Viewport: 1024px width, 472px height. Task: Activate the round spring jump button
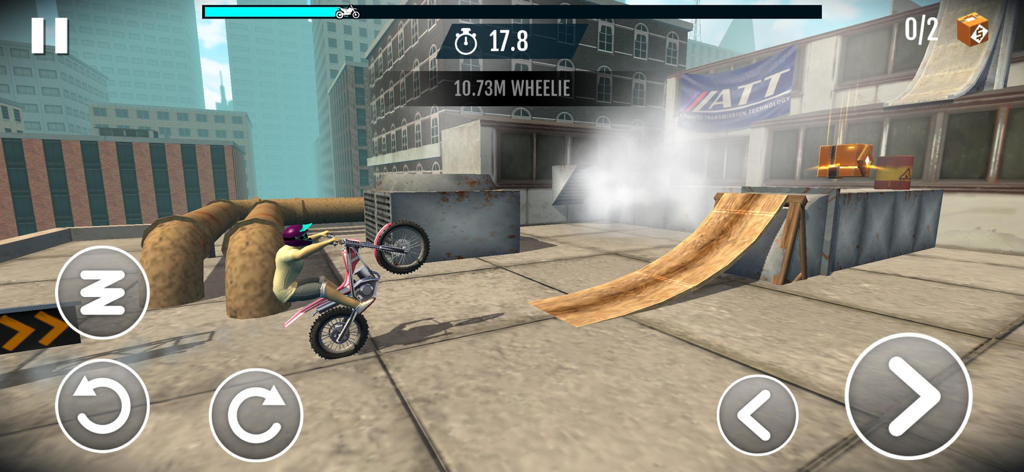click(102, 292)
